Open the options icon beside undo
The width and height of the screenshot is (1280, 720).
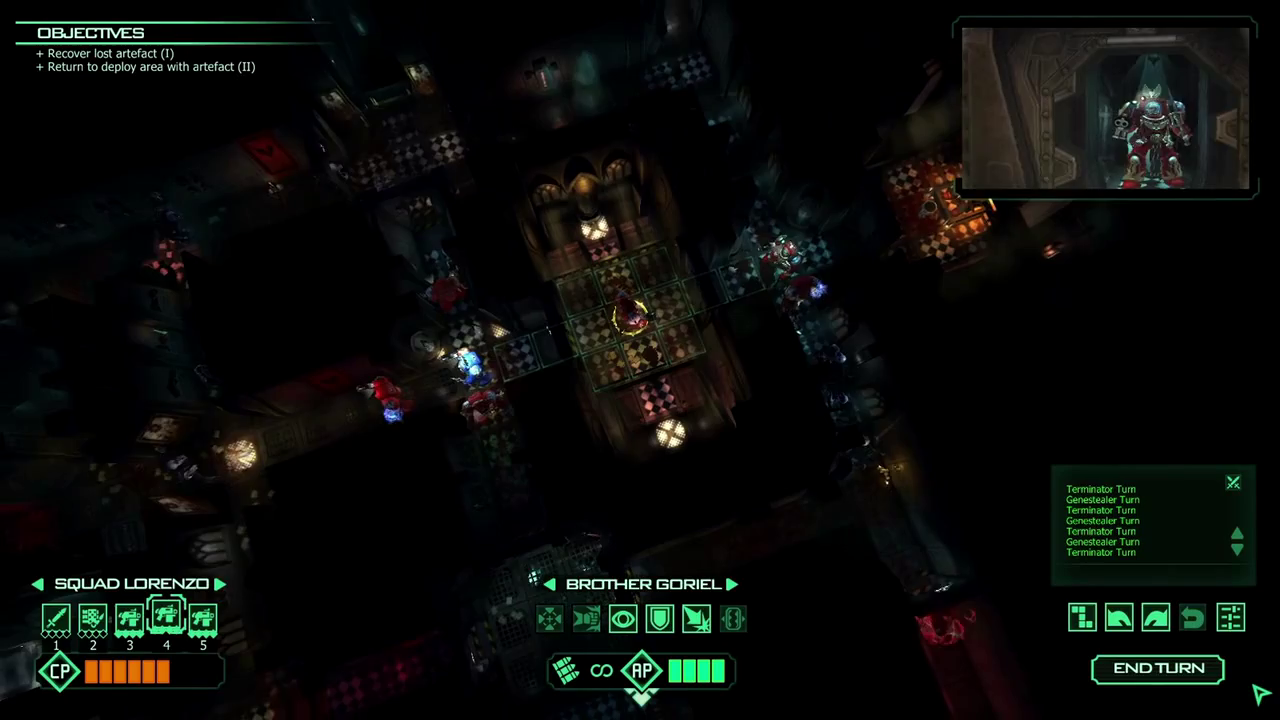click(1230, 617)
